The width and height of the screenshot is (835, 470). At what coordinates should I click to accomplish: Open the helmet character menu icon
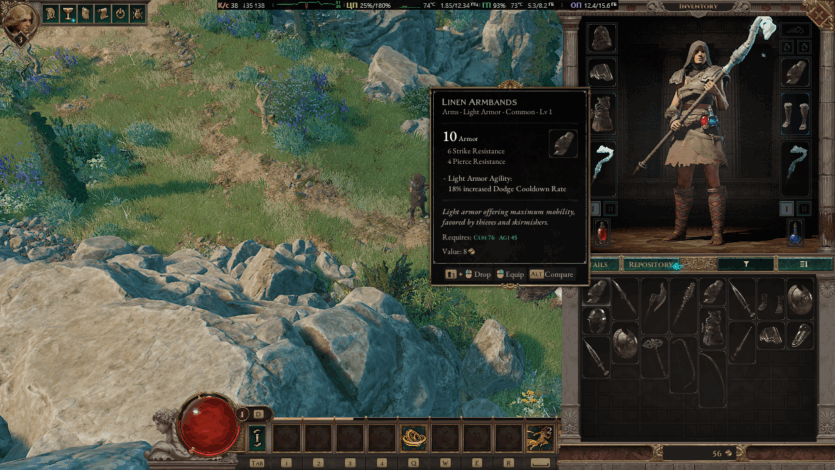click(x=52, y=13)
